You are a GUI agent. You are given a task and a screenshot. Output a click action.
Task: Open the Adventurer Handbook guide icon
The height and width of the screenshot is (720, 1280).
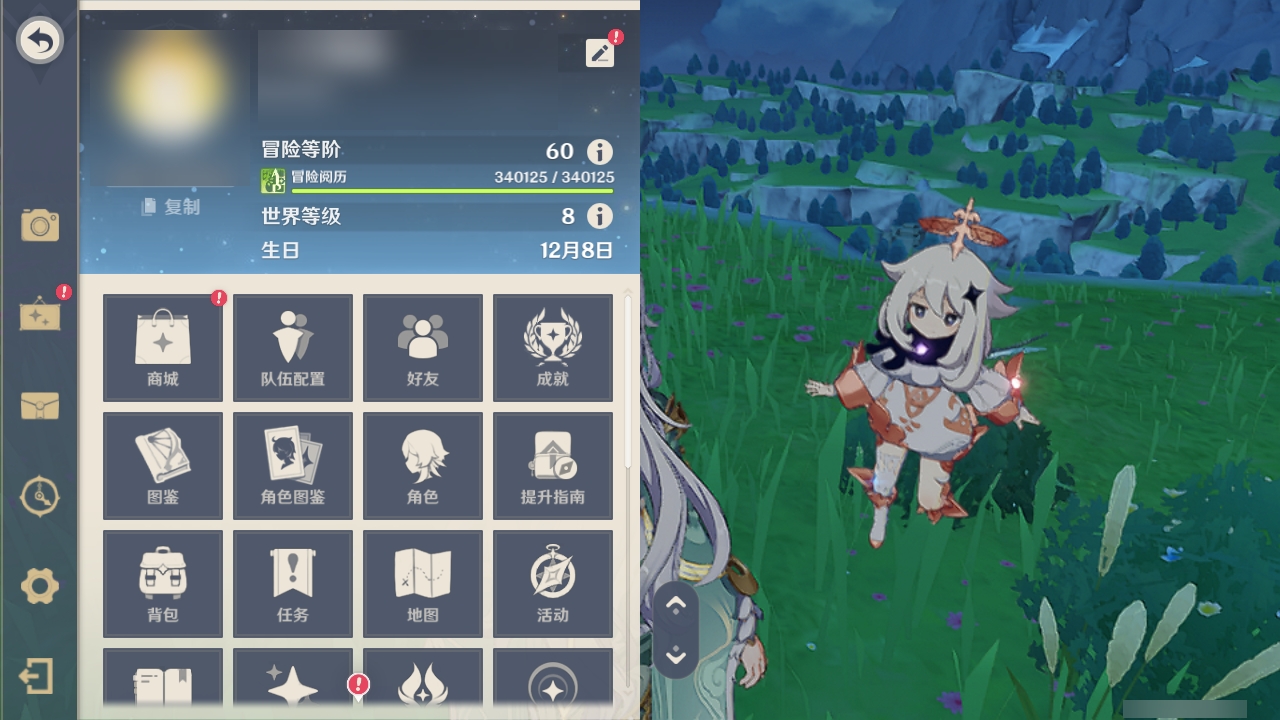click(x=553, y=465)
